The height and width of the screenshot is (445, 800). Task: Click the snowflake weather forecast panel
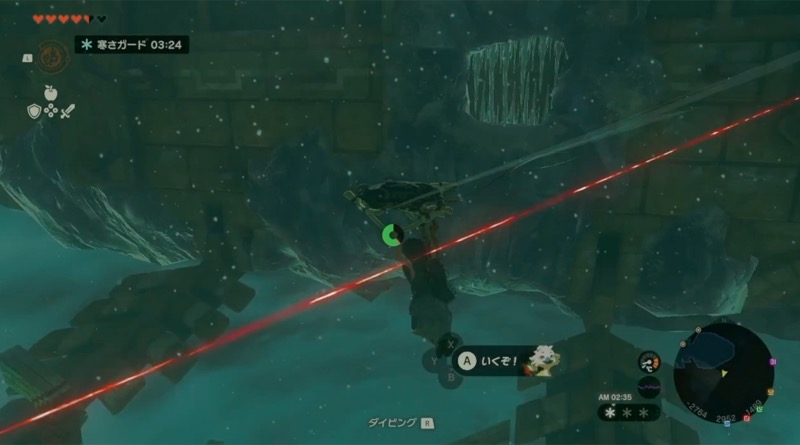[x=629, y=412]
